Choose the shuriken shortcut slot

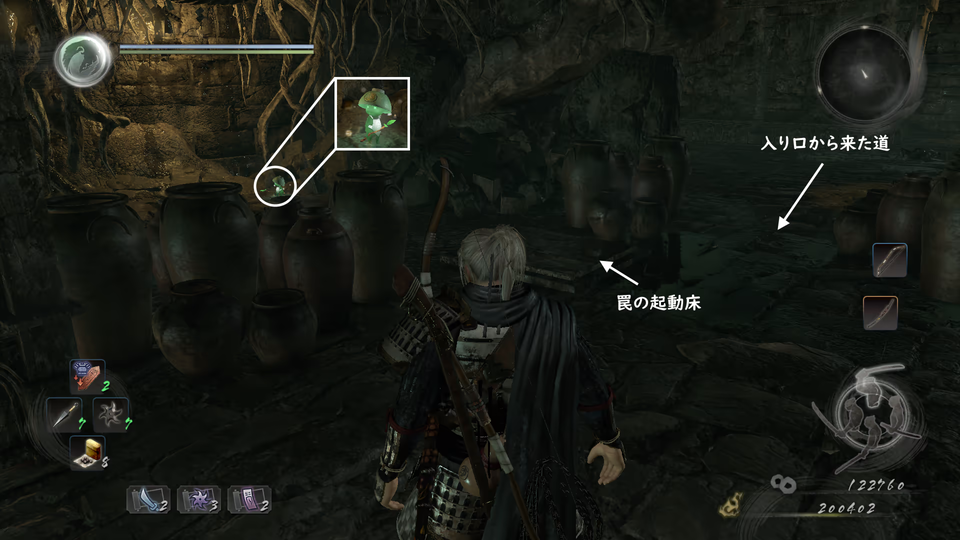coord(110,414)
